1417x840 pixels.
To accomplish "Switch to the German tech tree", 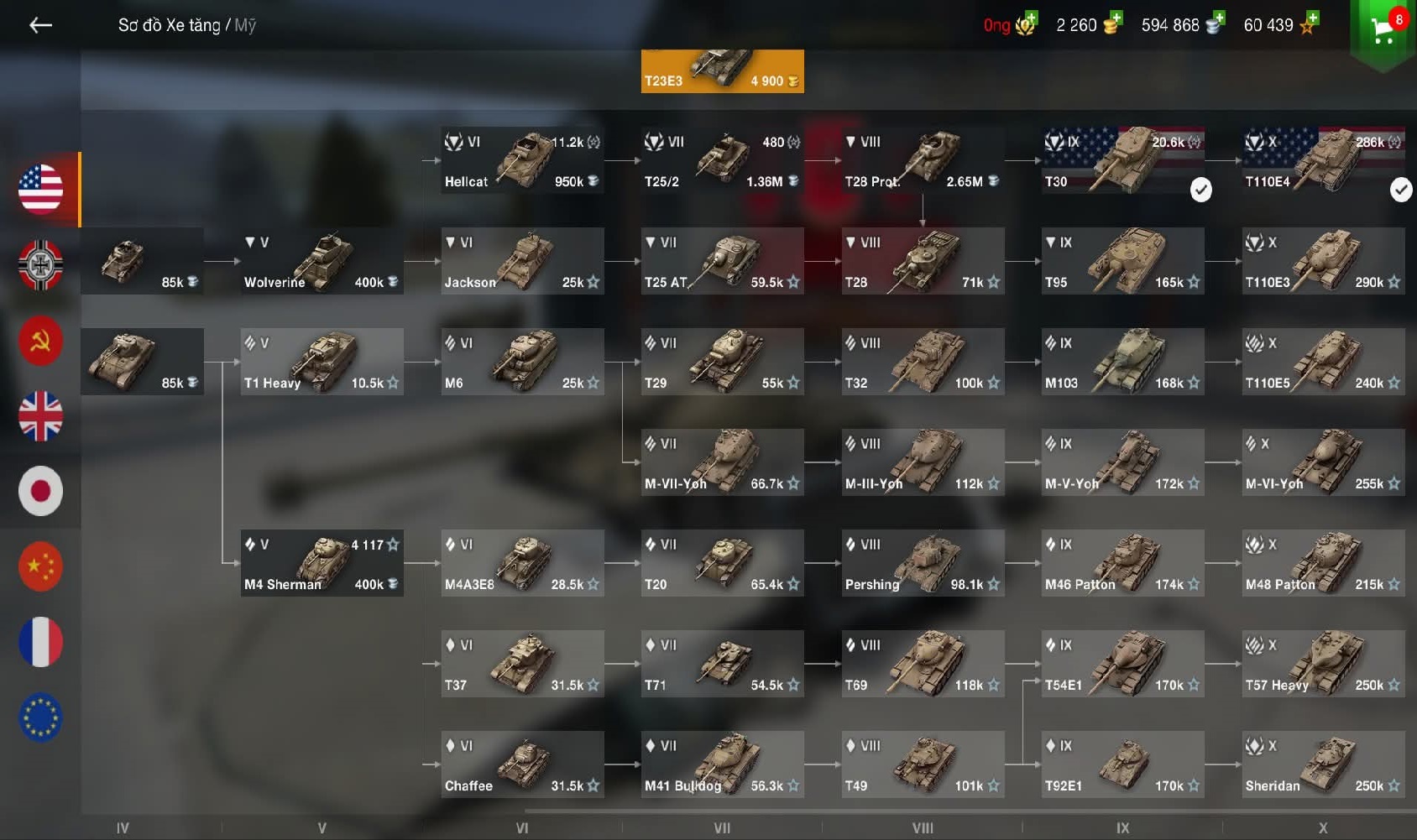I will [x=40, y=264].
